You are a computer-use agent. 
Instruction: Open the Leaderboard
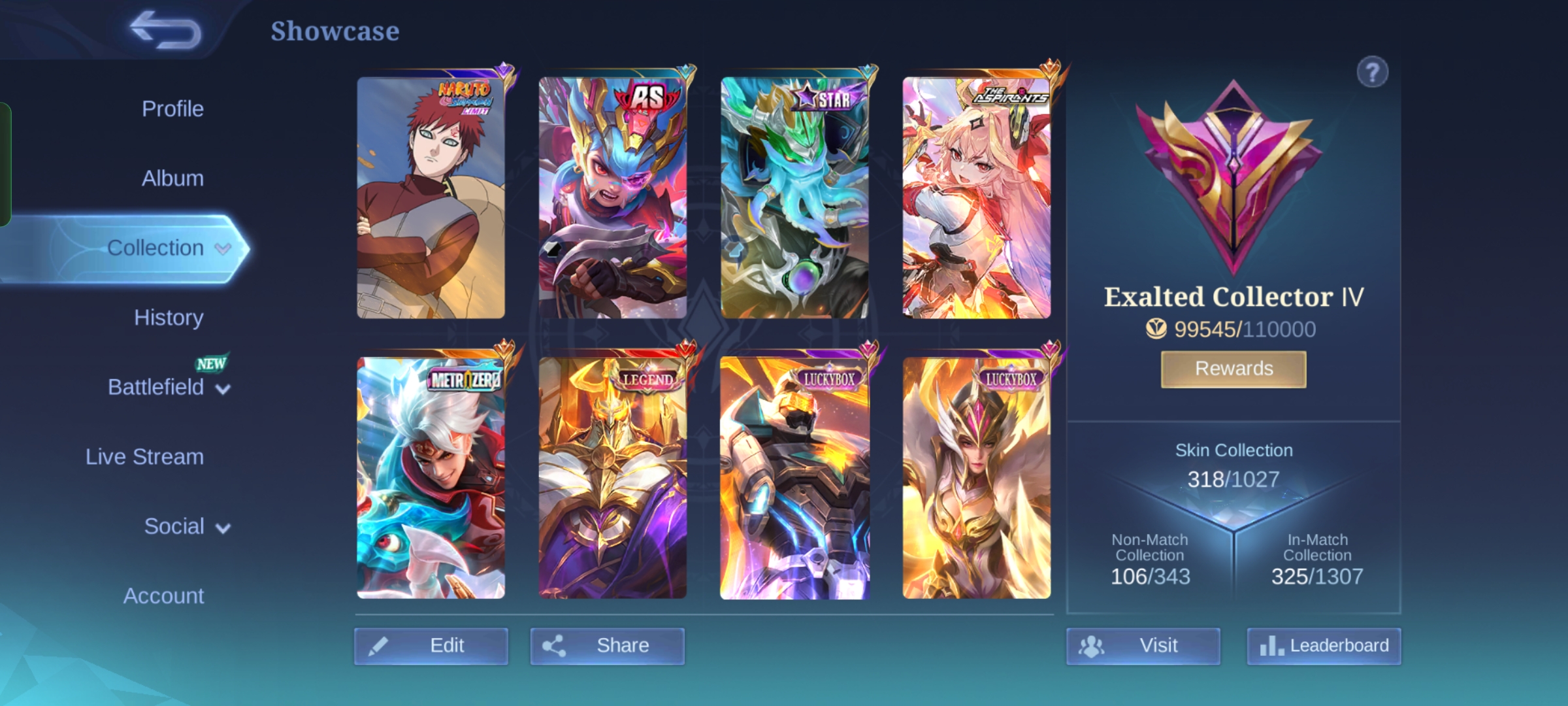[x=1324, y=646]
